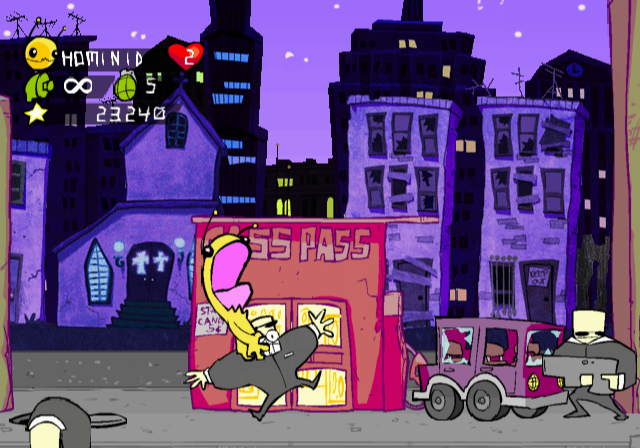Viewport: 640px width, 448px height.
Task: Select the green blaster weapon icon
Action: (38, 85)
